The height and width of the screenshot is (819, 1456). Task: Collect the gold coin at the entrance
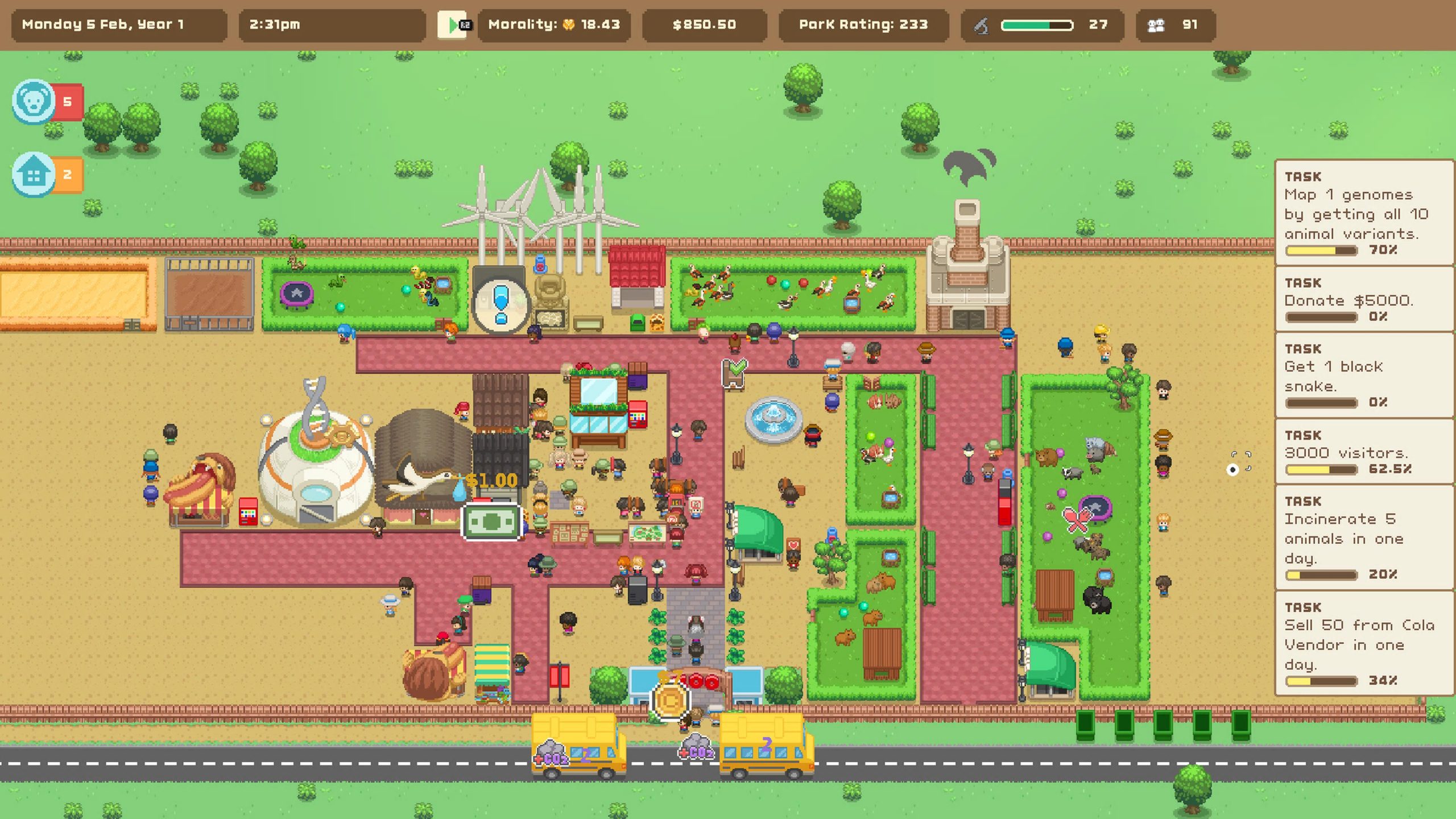670,700
